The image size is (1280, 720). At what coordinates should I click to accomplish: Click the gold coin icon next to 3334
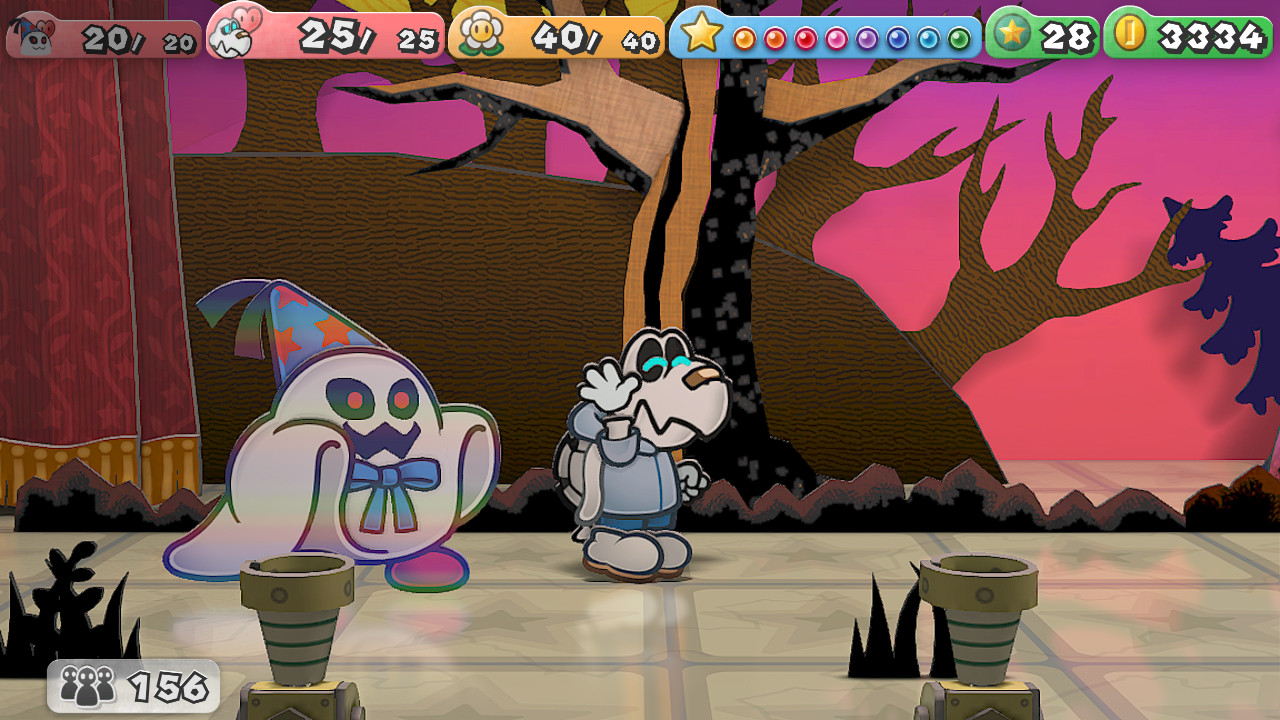1131,33
